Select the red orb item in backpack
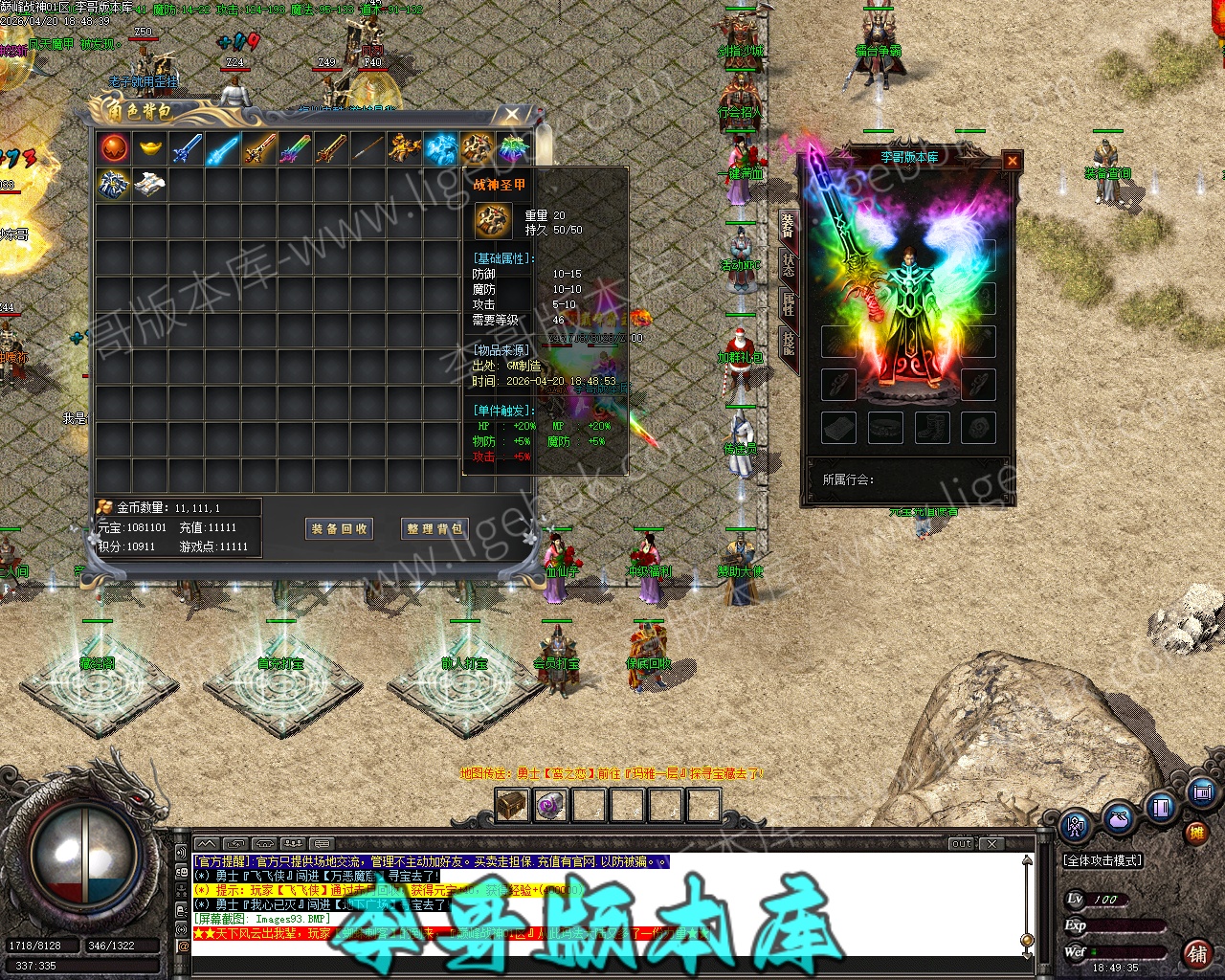The height and width of the screenshot is (980, 1225). [x=114, y=148]
